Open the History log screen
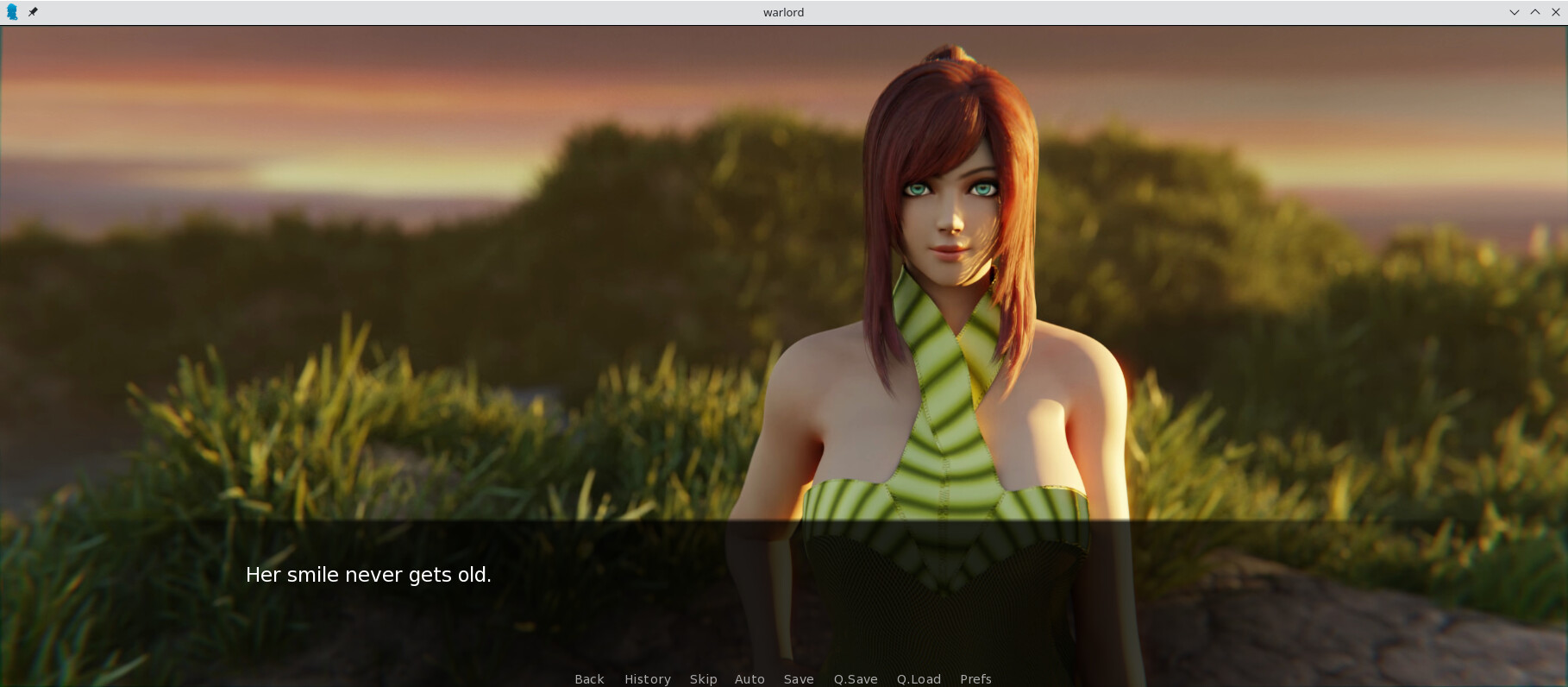 [x=648, y=679]
